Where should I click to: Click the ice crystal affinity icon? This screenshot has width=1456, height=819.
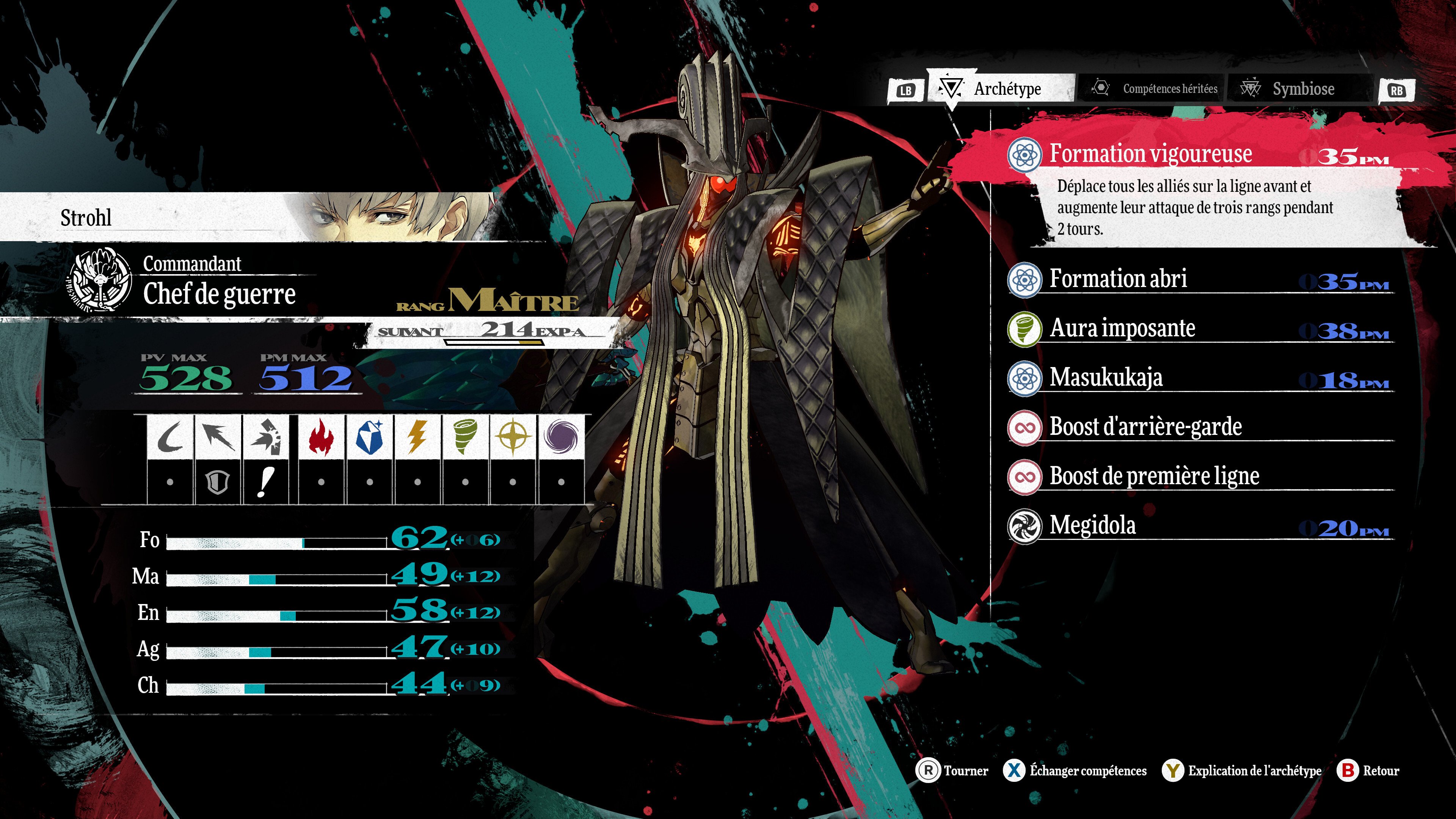[370, 437]
